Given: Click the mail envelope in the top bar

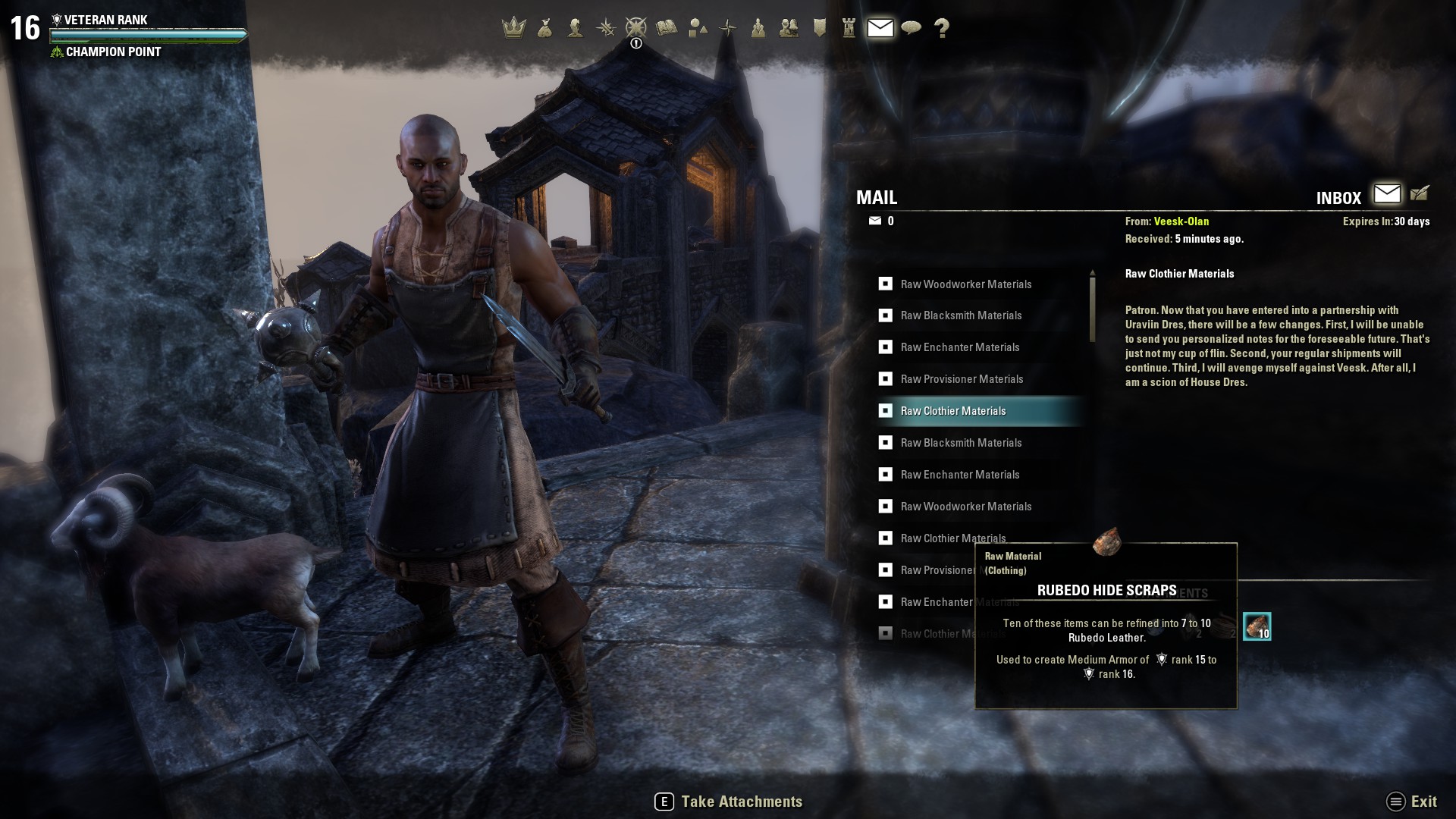Looking at the screenshot, I should (x=880, y=28).
